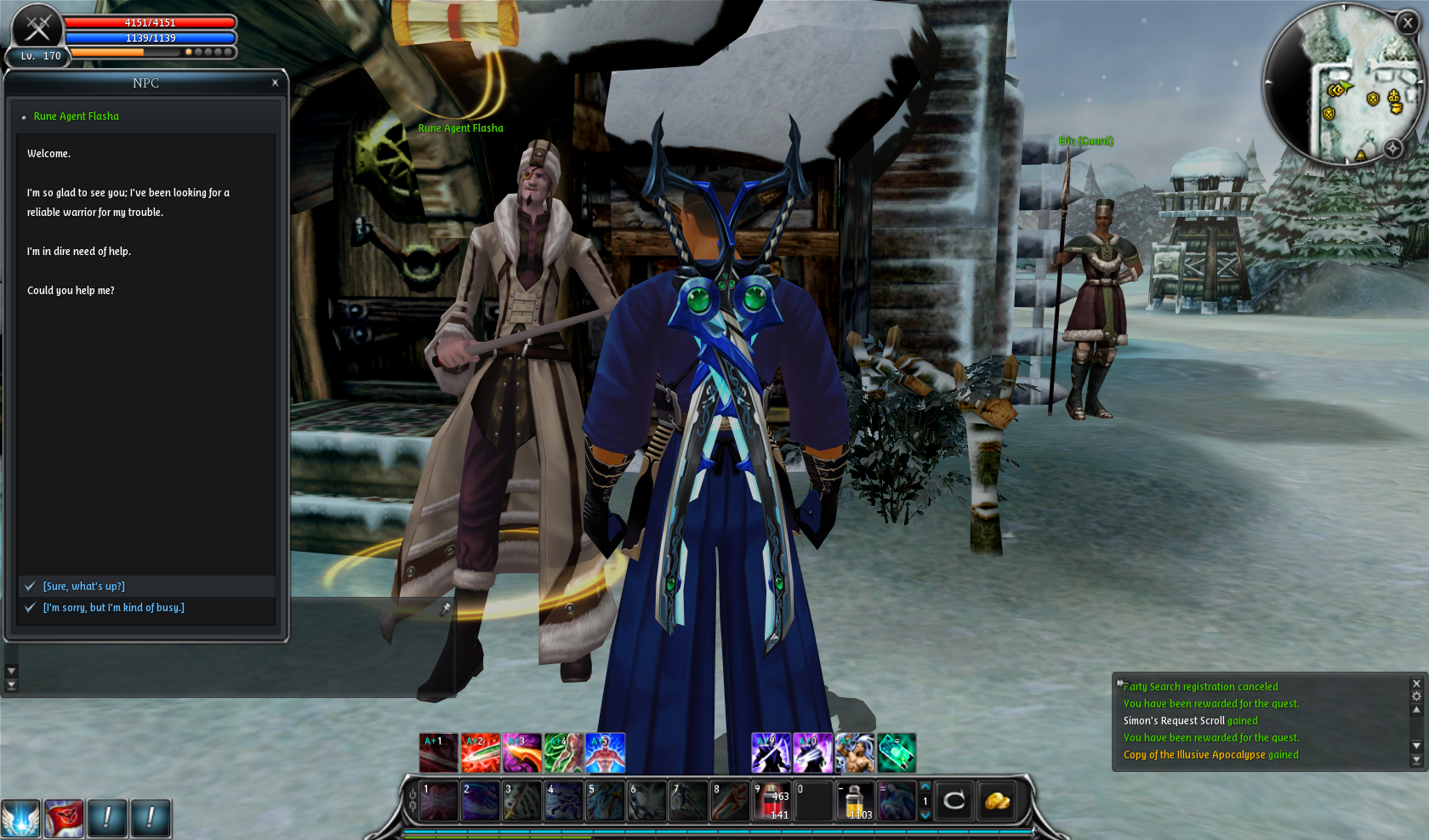
Task: Activate the green card skill icon
Action: pos(897,753)
